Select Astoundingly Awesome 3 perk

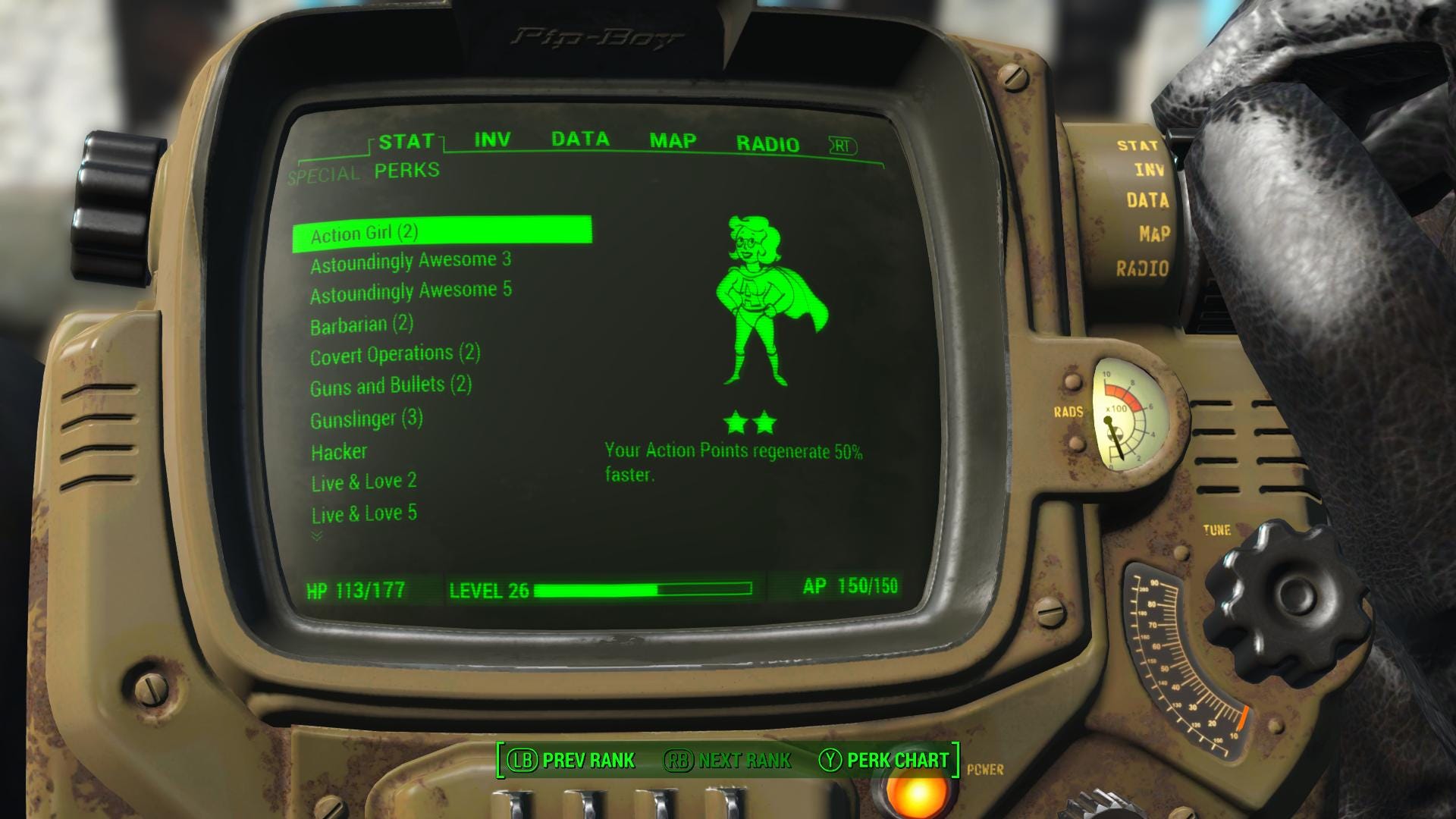coord(410,262)
